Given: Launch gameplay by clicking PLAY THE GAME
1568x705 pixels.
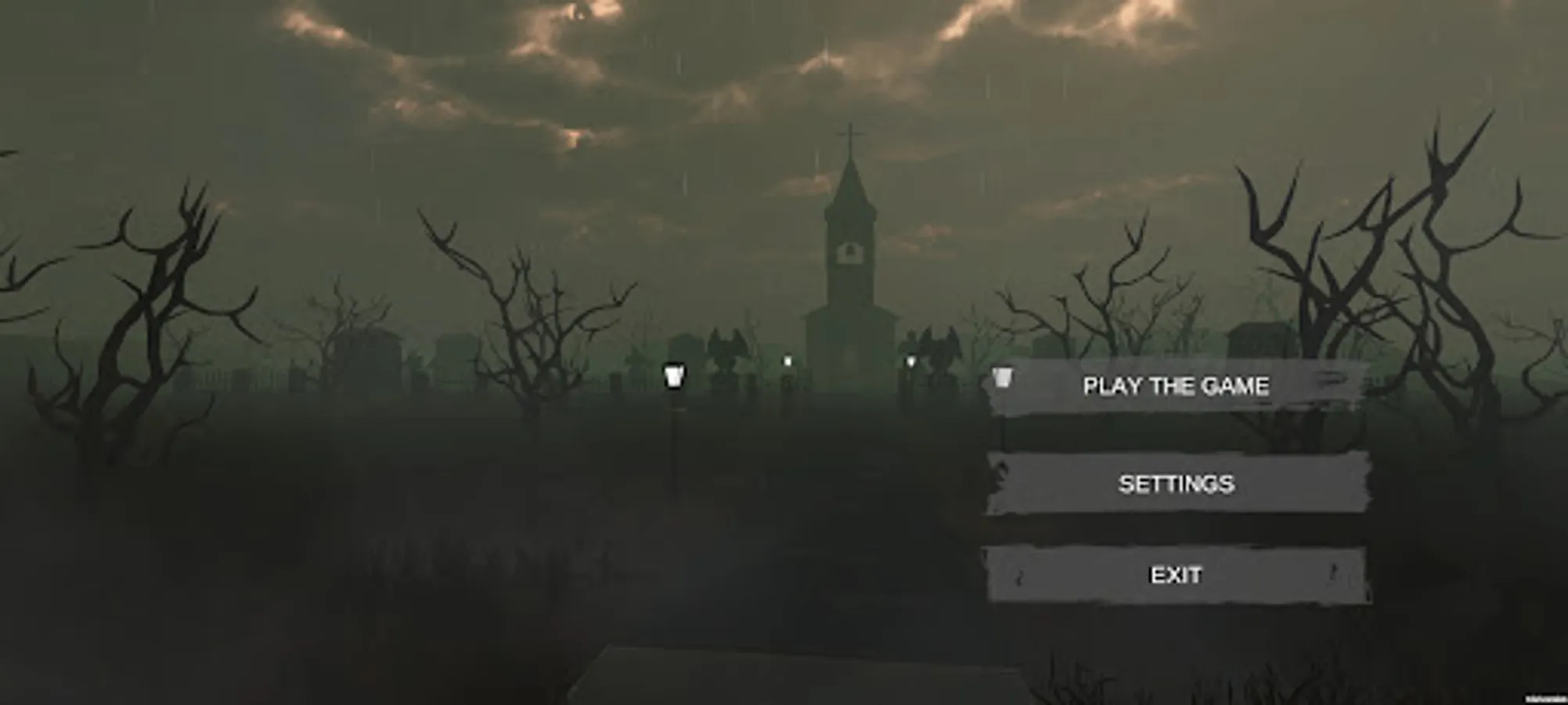Looking at the screenshot, I should [1177, 386].
